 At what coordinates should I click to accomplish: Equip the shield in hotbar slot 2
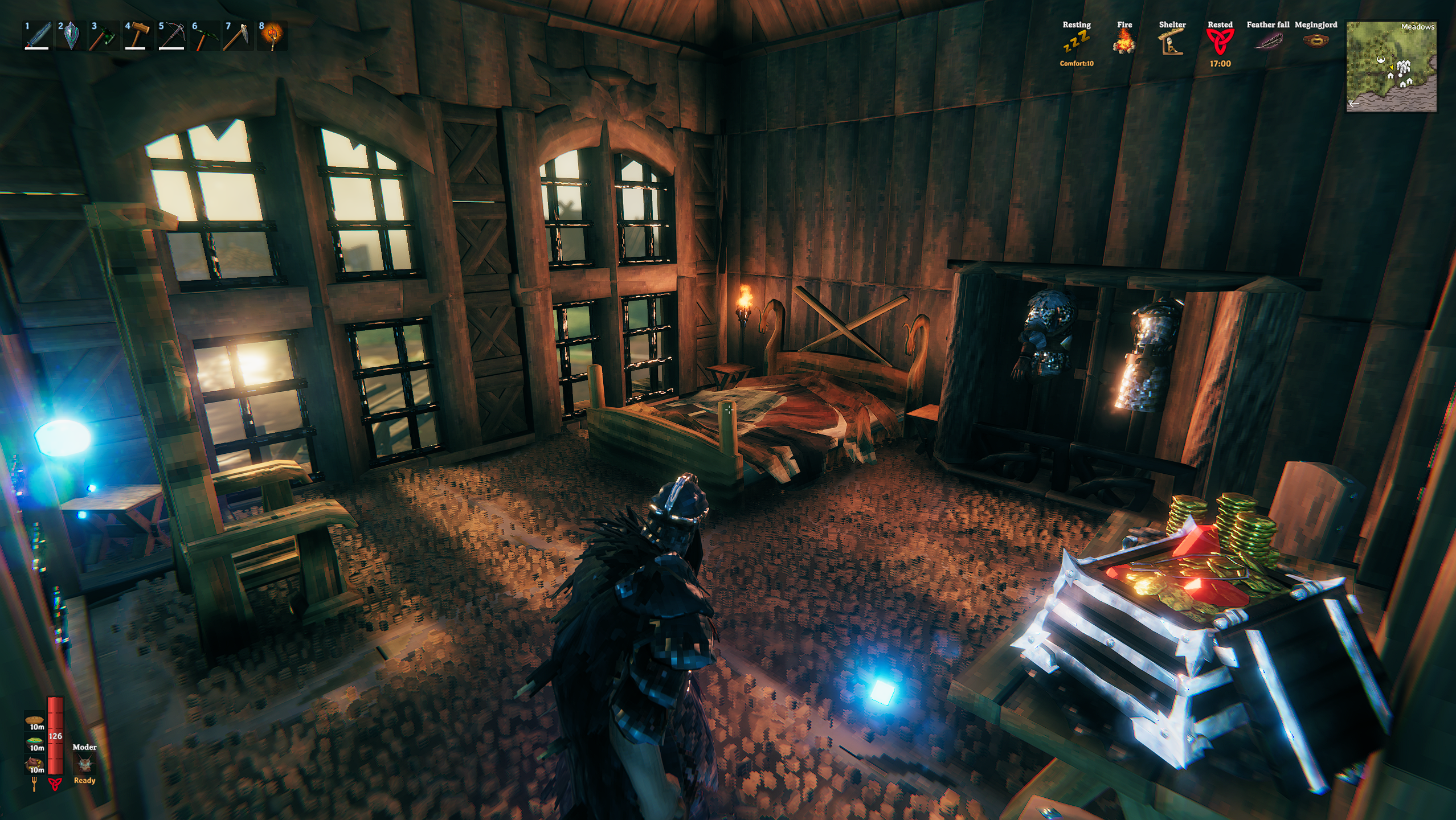click(x=71, y=36)
